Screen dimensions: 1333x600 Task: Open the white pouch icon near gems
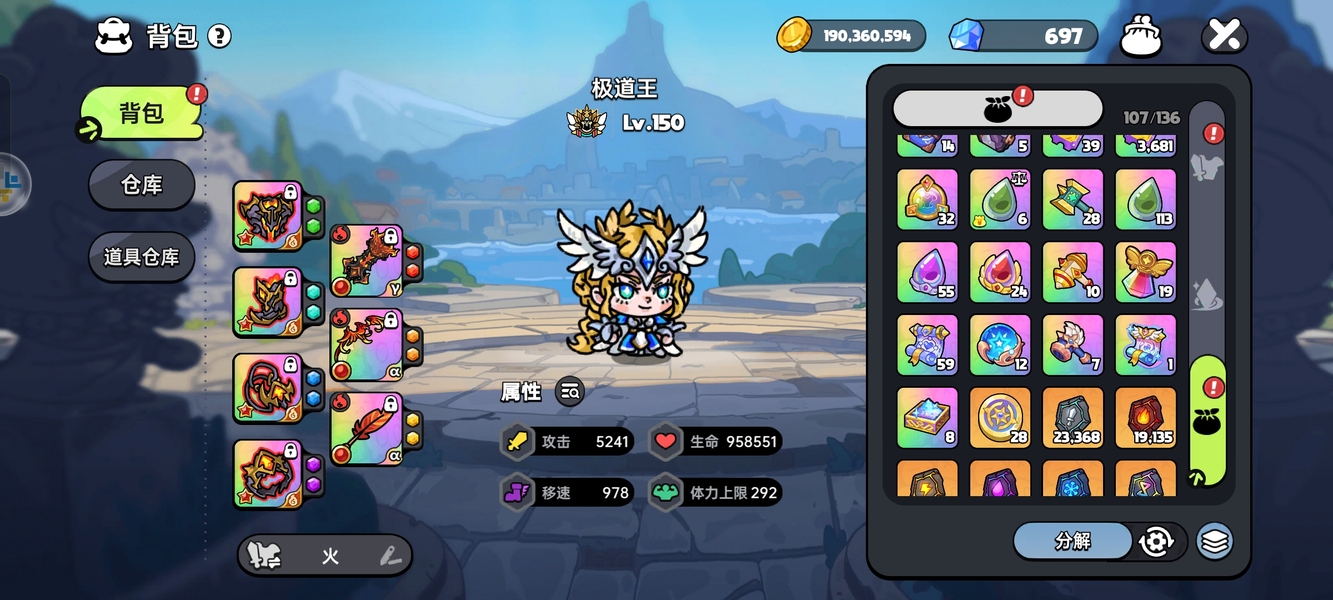[1141, 37]
